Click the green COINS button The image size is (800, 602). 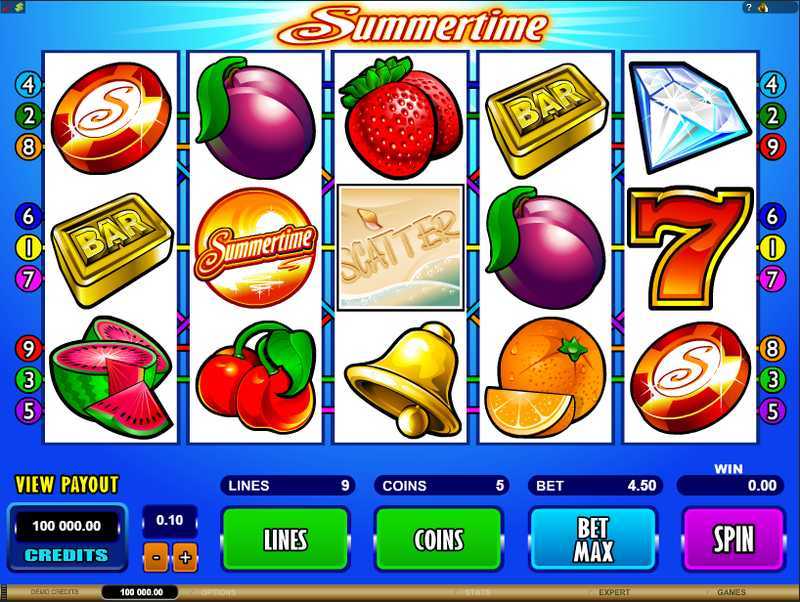439,540
